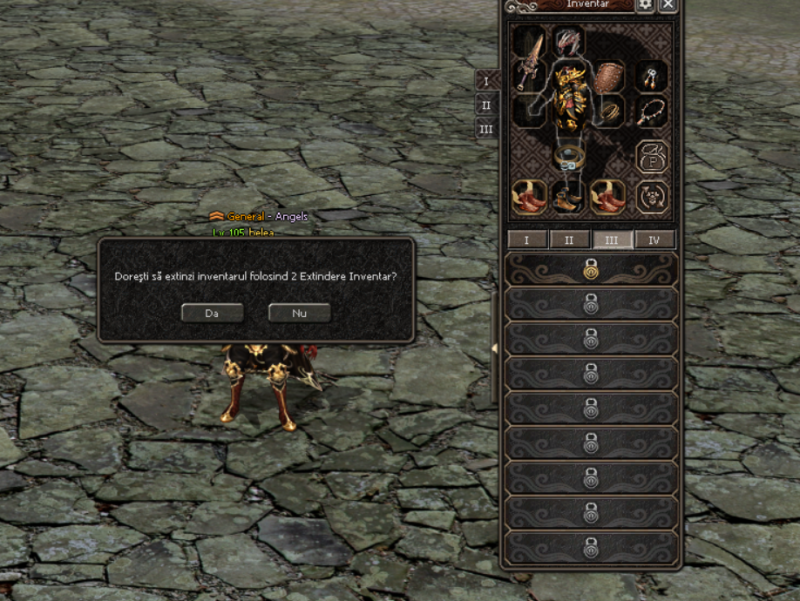Select the equipped shield slot
The width and height of the screenshot is (800, 601).
608,77
